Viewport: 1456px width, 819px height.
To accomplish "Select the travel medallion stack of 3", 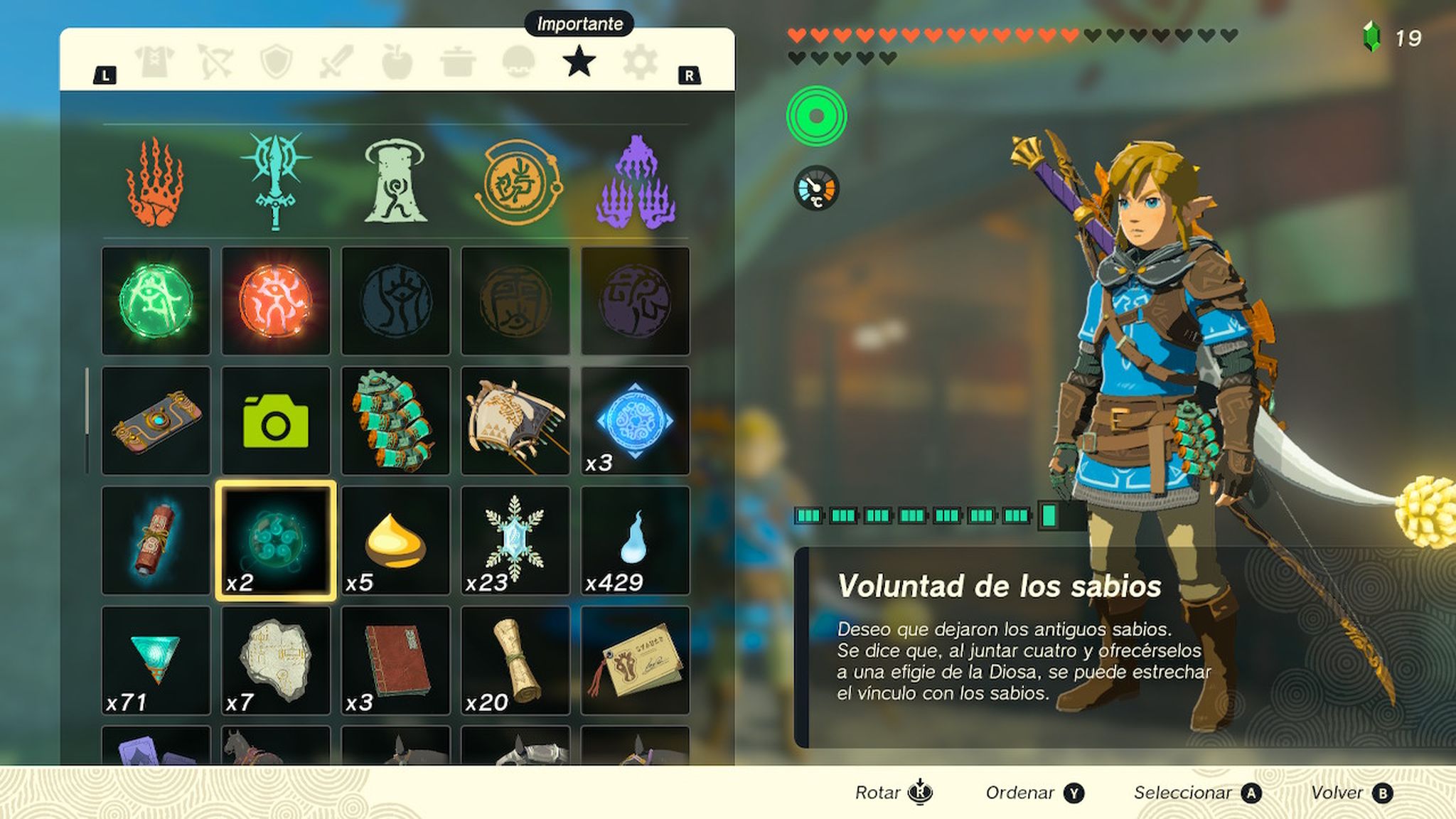I will (x=636, y=419).
